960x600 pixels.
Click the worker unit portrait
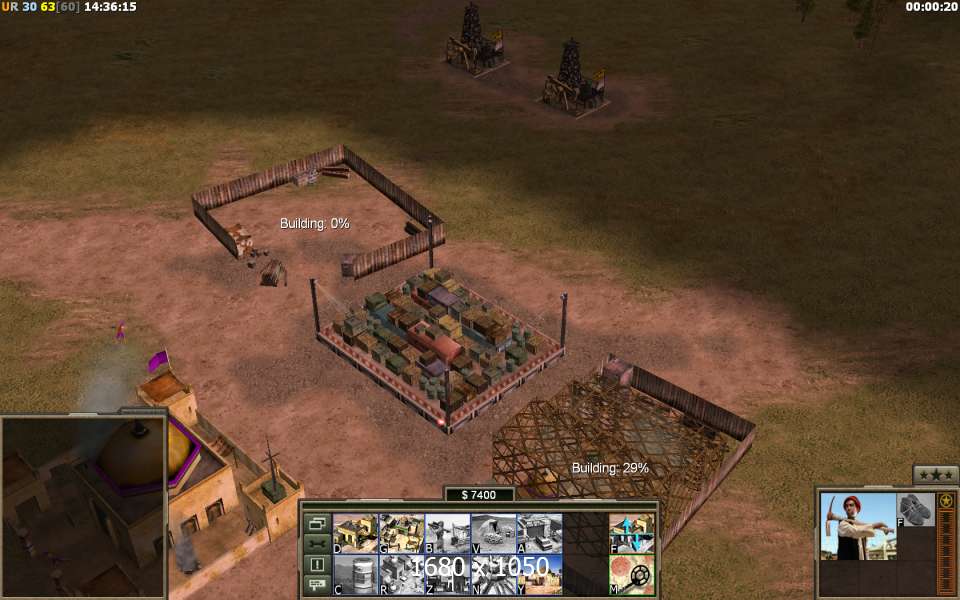coord(858,526)
